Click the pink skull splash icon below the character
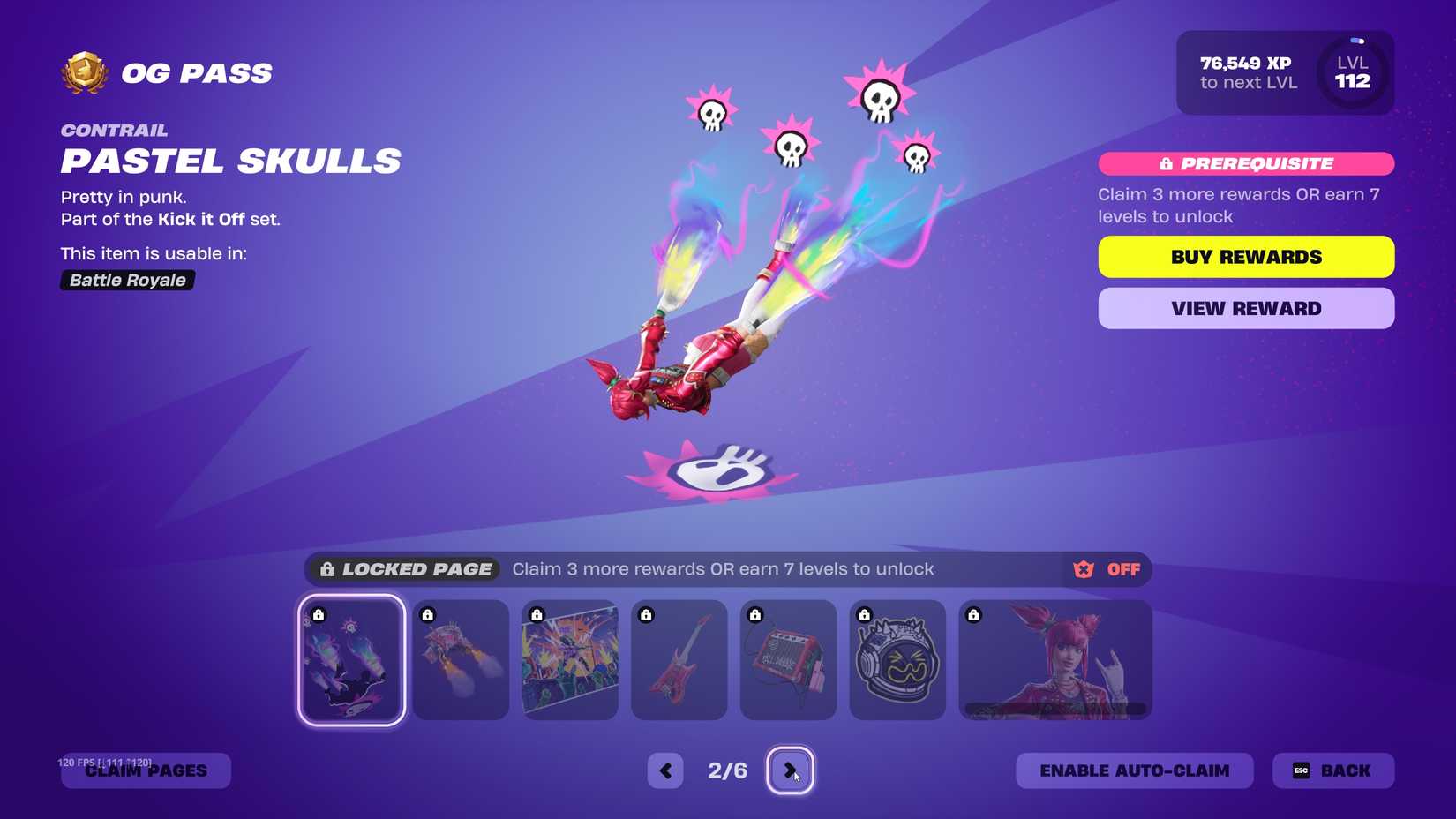Viewport: 1456px width, 819px height. click(717, 470)
